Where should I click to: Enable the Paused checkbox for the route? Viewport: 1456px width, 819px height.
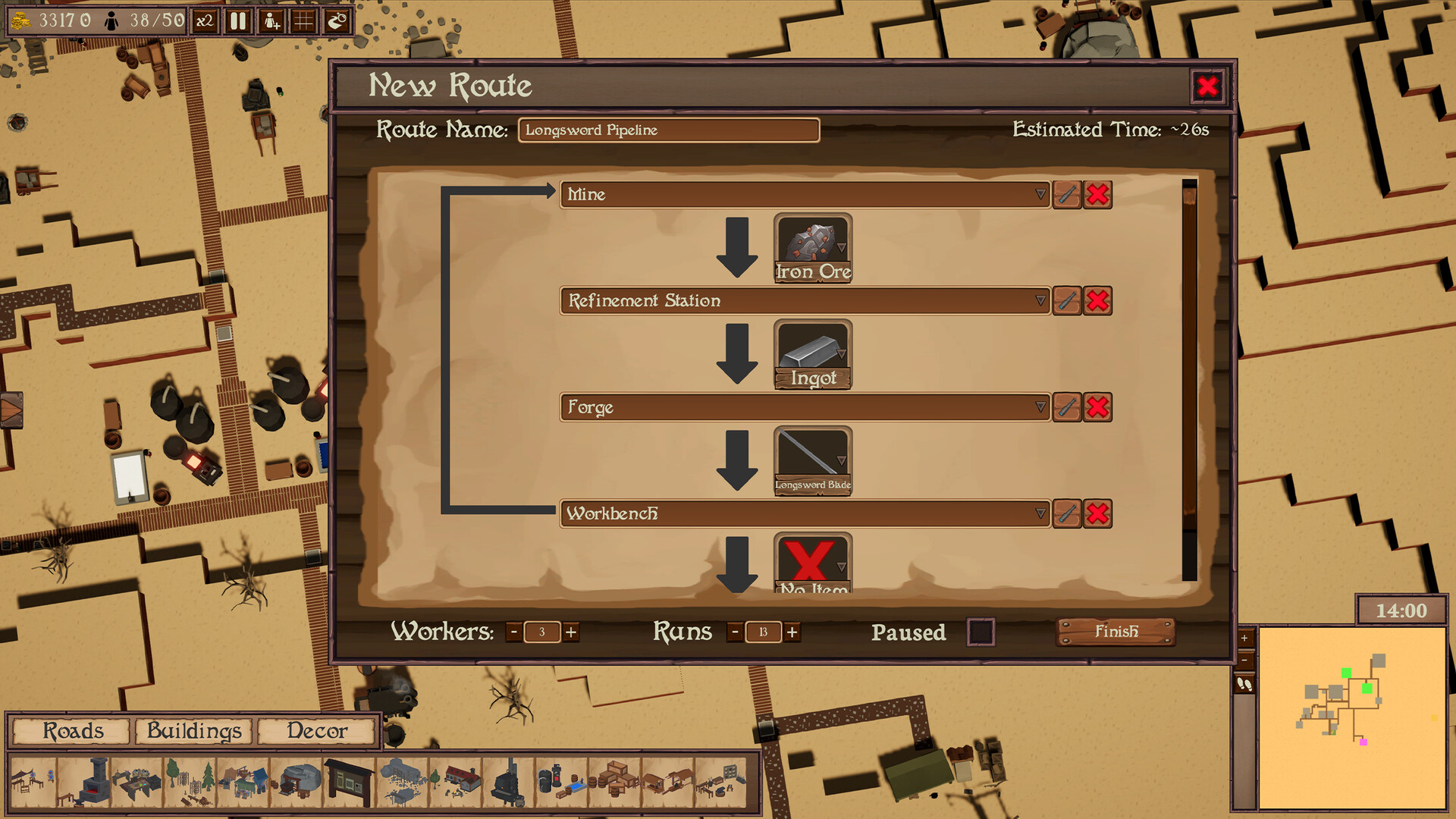tap(982, 632)
